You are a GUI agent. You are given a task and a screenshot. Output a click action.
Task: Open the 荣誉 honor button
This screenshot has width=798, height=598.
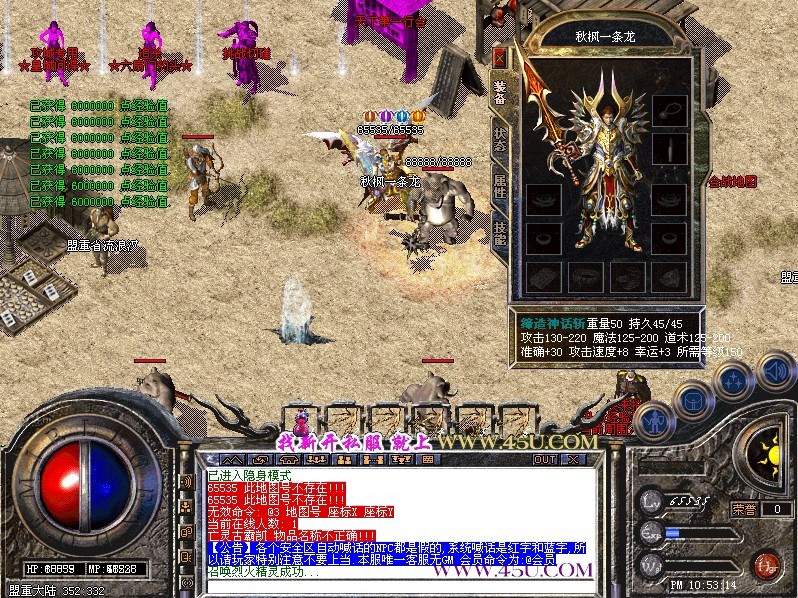tap(744, 509)
